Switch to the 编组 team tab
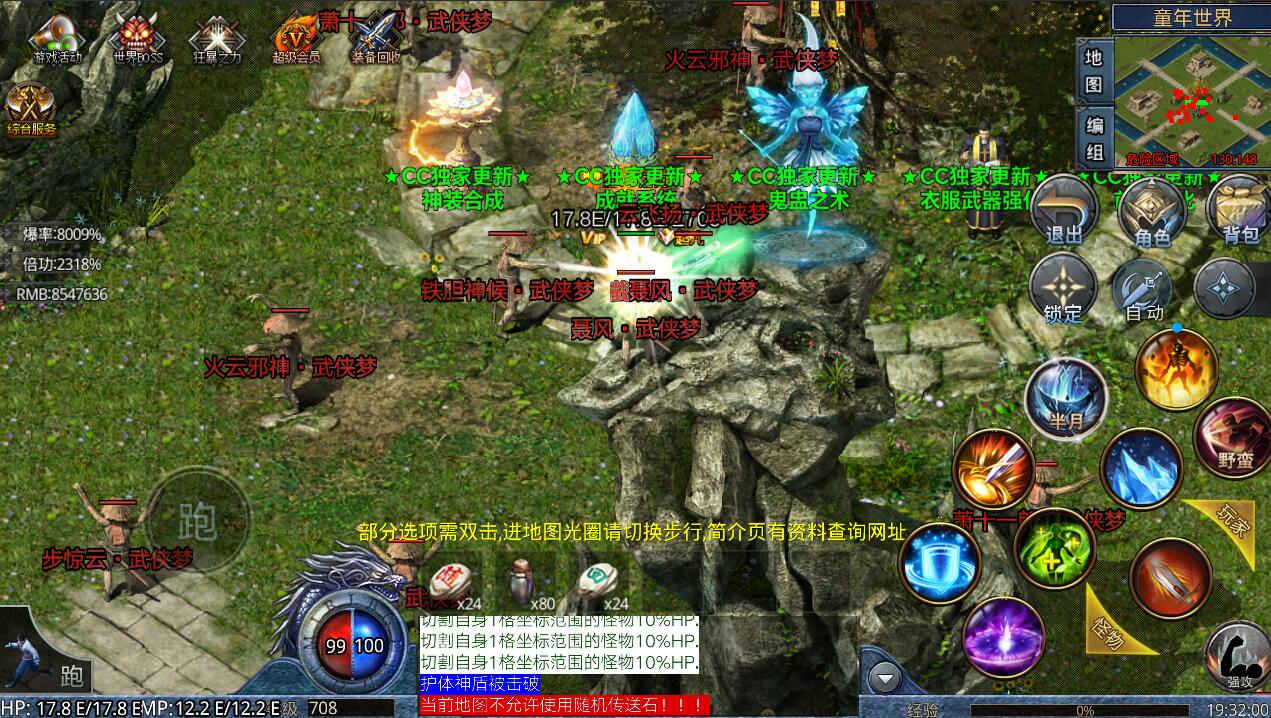This screenshot has height=718, width=1271. point(1094,138)
